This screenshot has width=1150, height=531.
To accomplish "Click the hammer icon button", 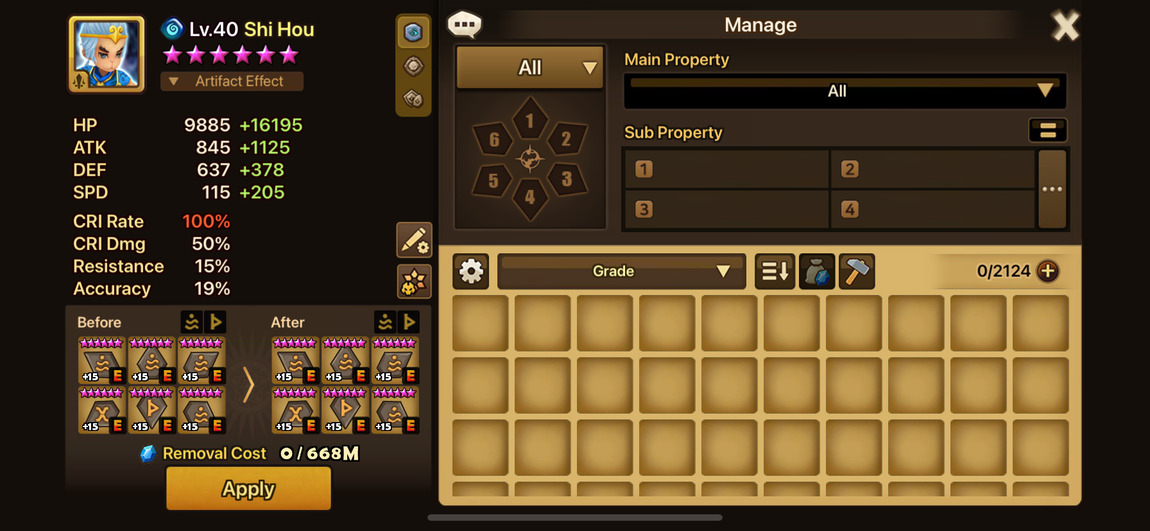I will click(857, 271).
